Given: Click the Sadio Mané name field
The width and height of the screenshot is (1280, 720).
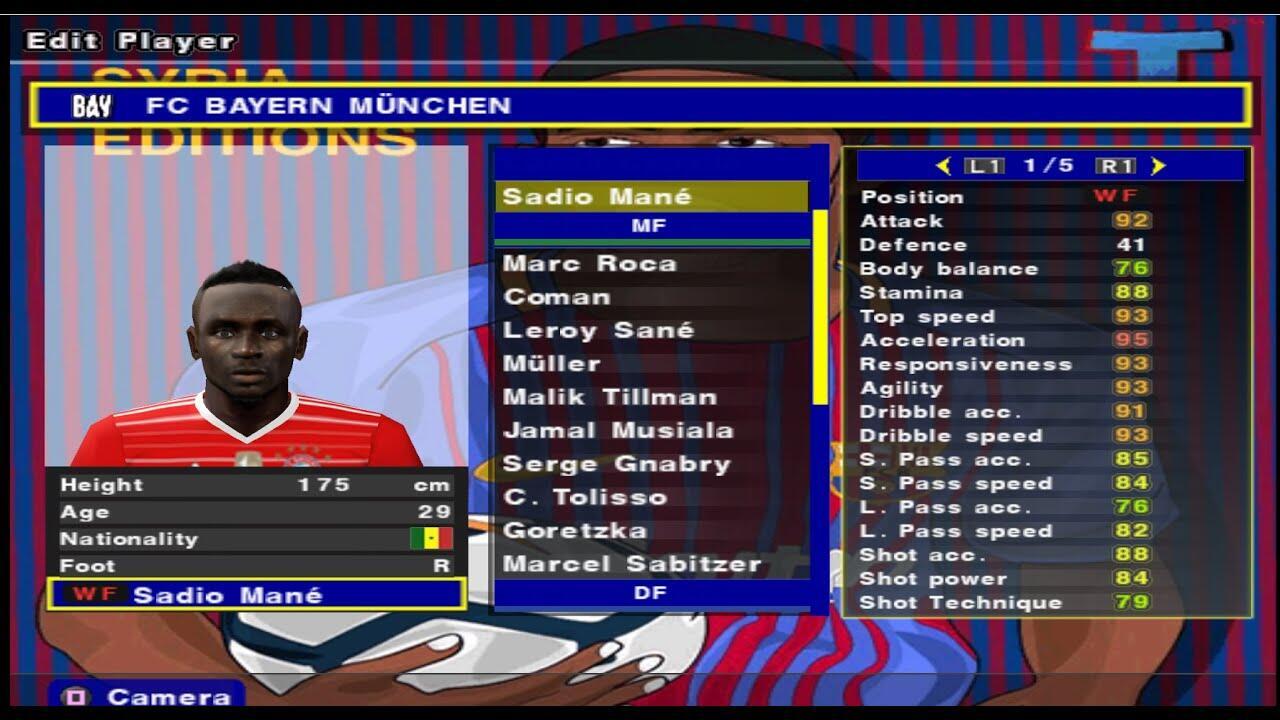Looking at the screenshot, I should pyautogui.click(x=256, y=595).
